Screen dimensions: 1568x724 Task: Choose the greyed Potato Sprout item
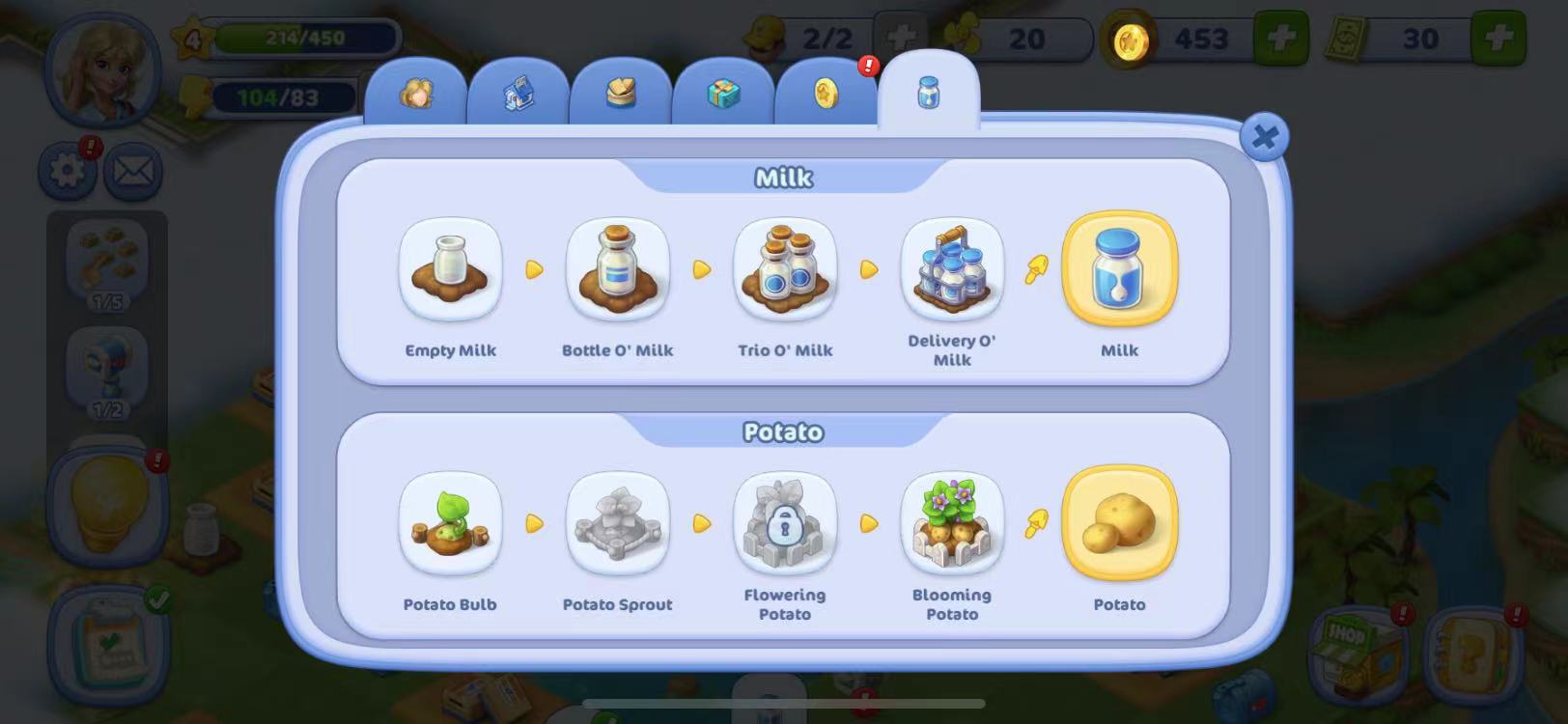pos(618,523)
